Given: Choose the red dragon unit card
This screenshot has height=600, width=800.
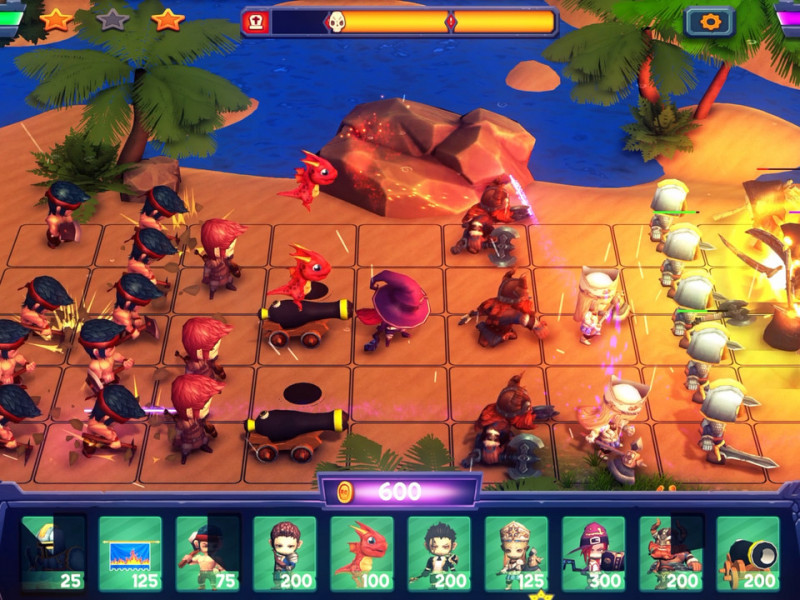Looking at the screenshot, I should pyautogui.click(x=362, y=553).
